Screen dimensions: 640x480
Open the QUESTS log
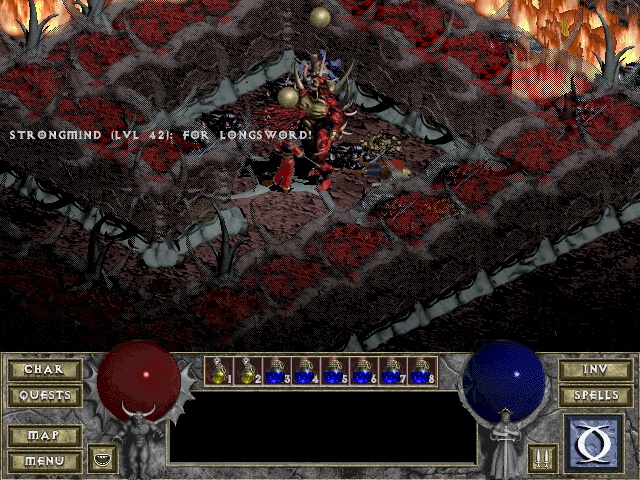coord(43,396)
